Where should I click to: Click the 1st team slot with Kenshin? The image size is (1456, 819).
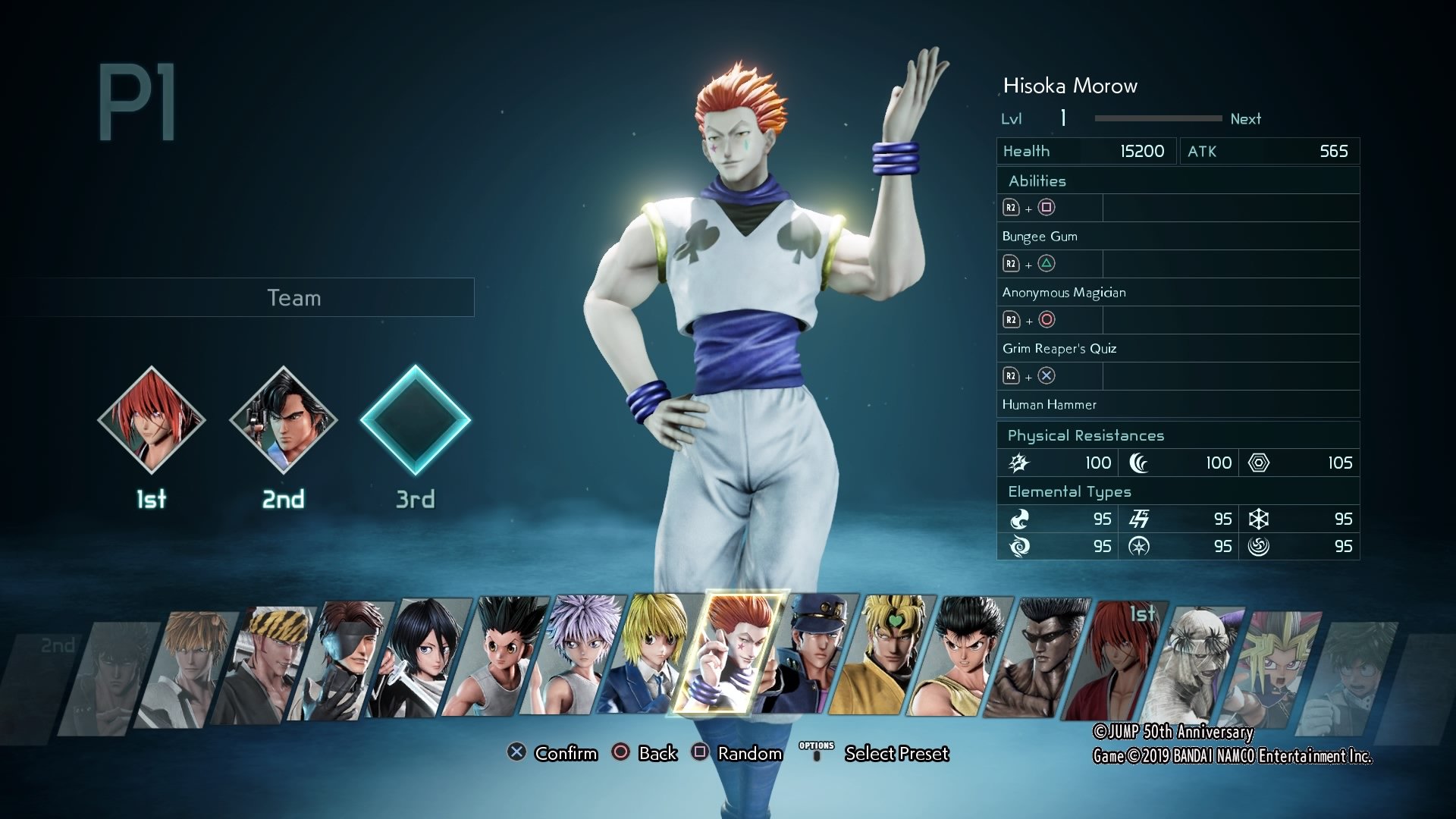(152, 420)
